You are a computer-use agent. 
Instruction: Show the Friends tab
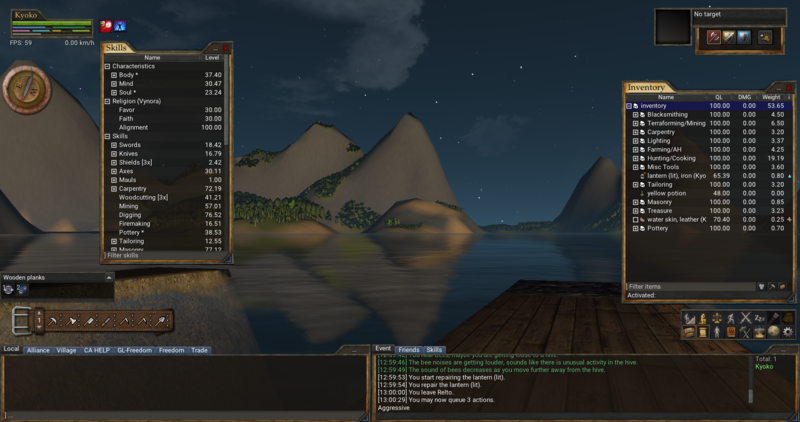[409, 349]
